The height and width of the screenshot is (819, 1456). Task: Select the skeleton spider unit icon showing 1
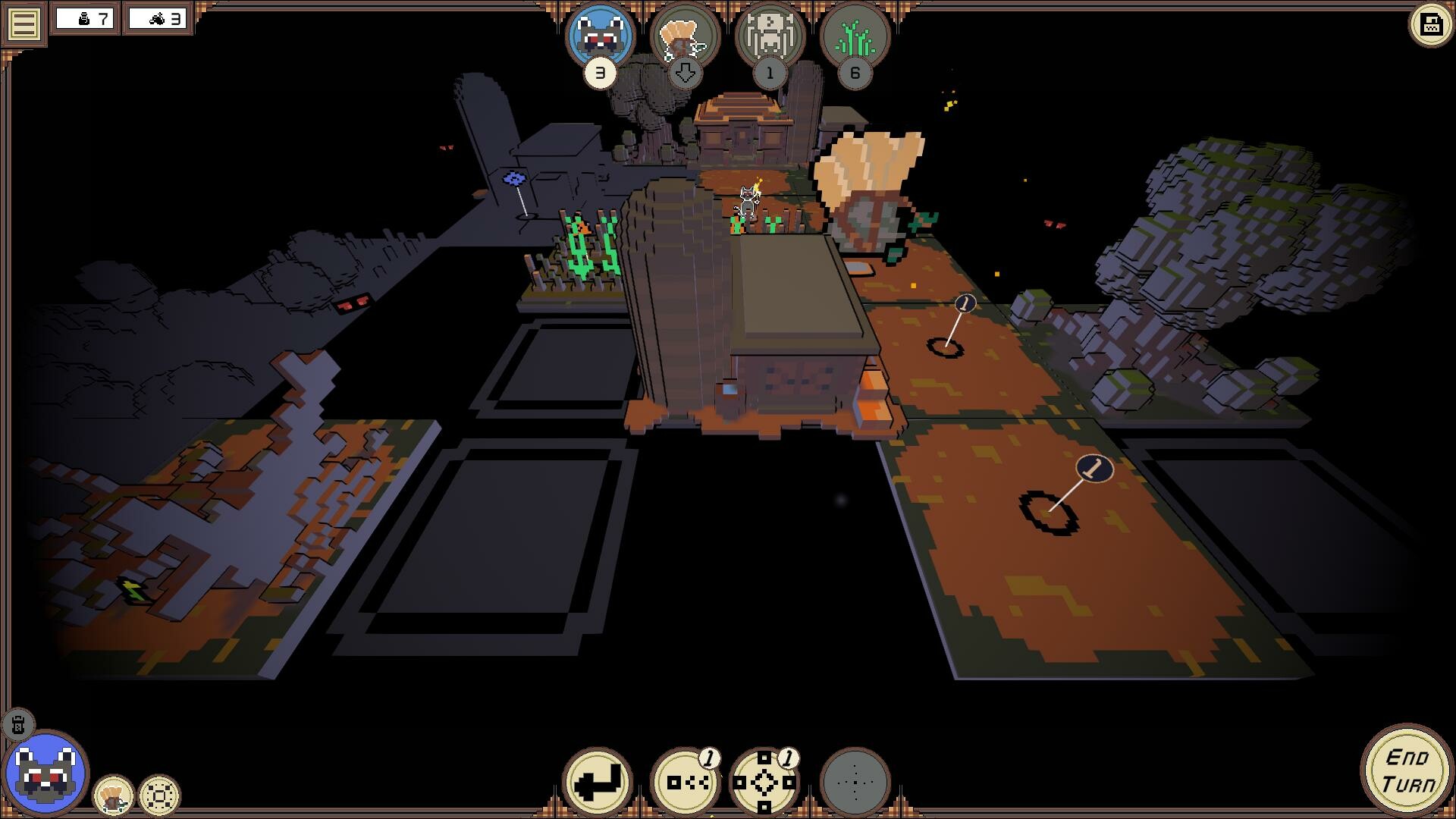point(769,36)
